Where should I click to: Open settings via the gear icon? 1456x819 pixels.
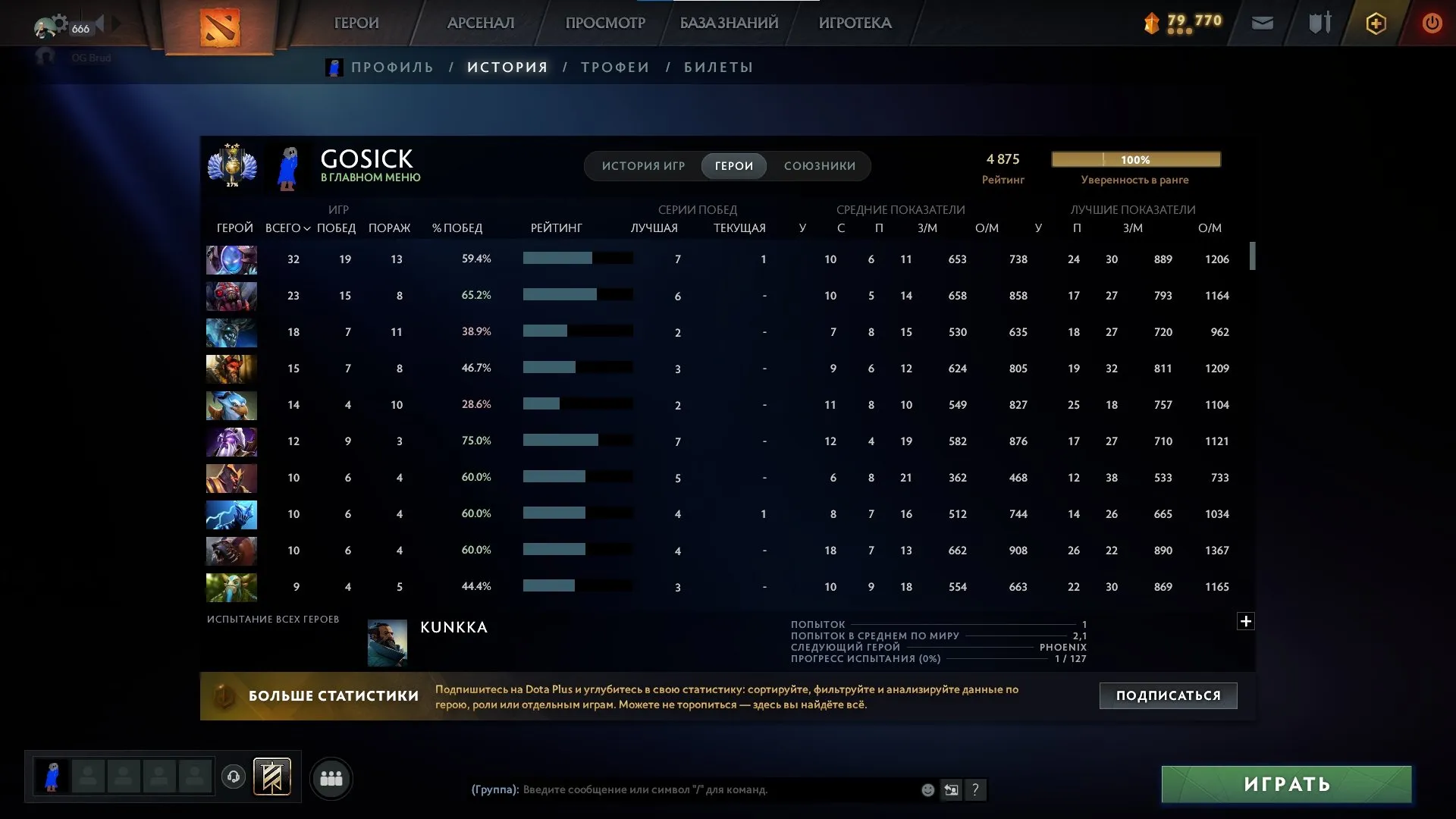(x=59, y=23)
